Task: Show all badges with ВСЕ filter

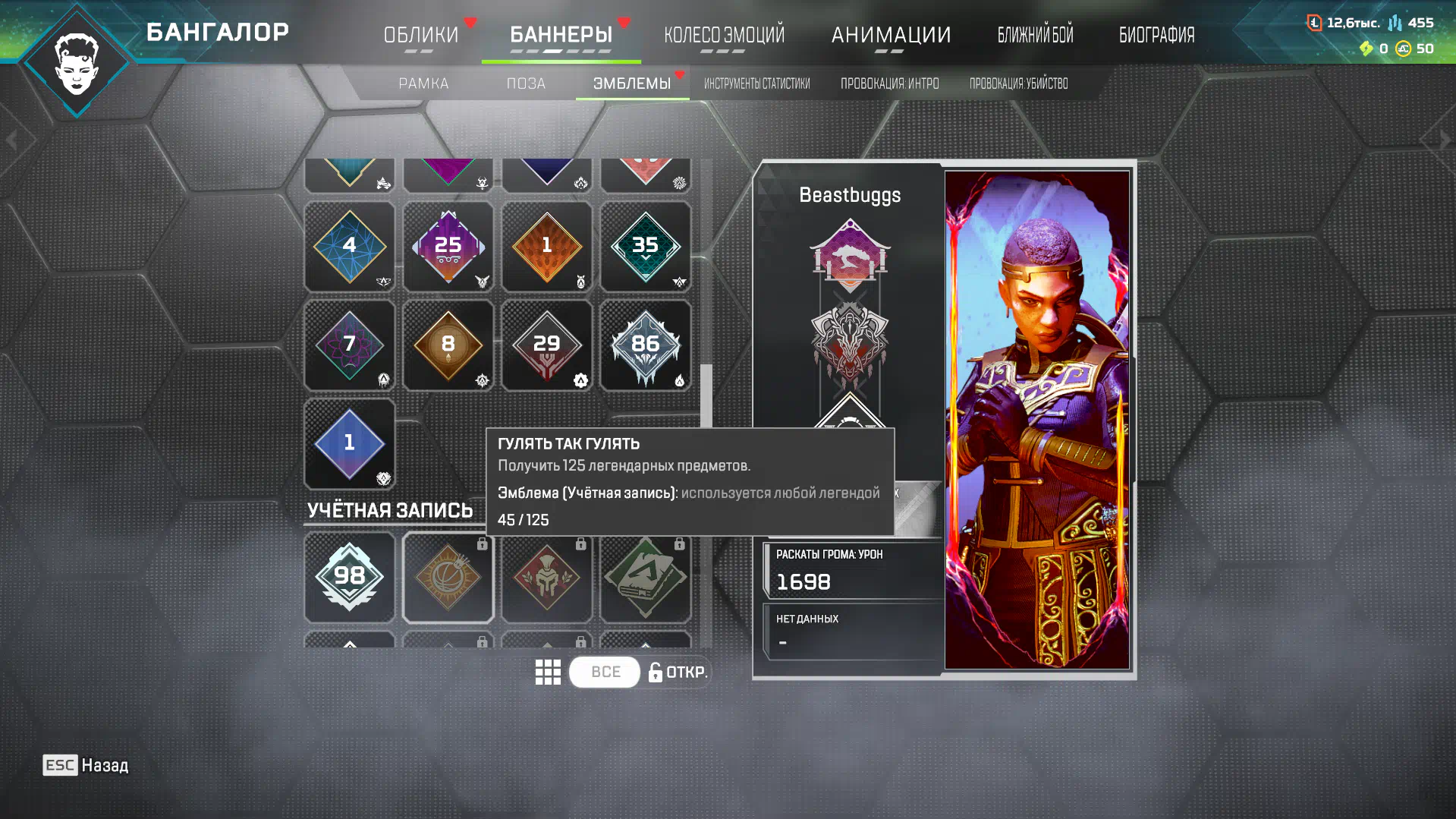Action: 605,673
